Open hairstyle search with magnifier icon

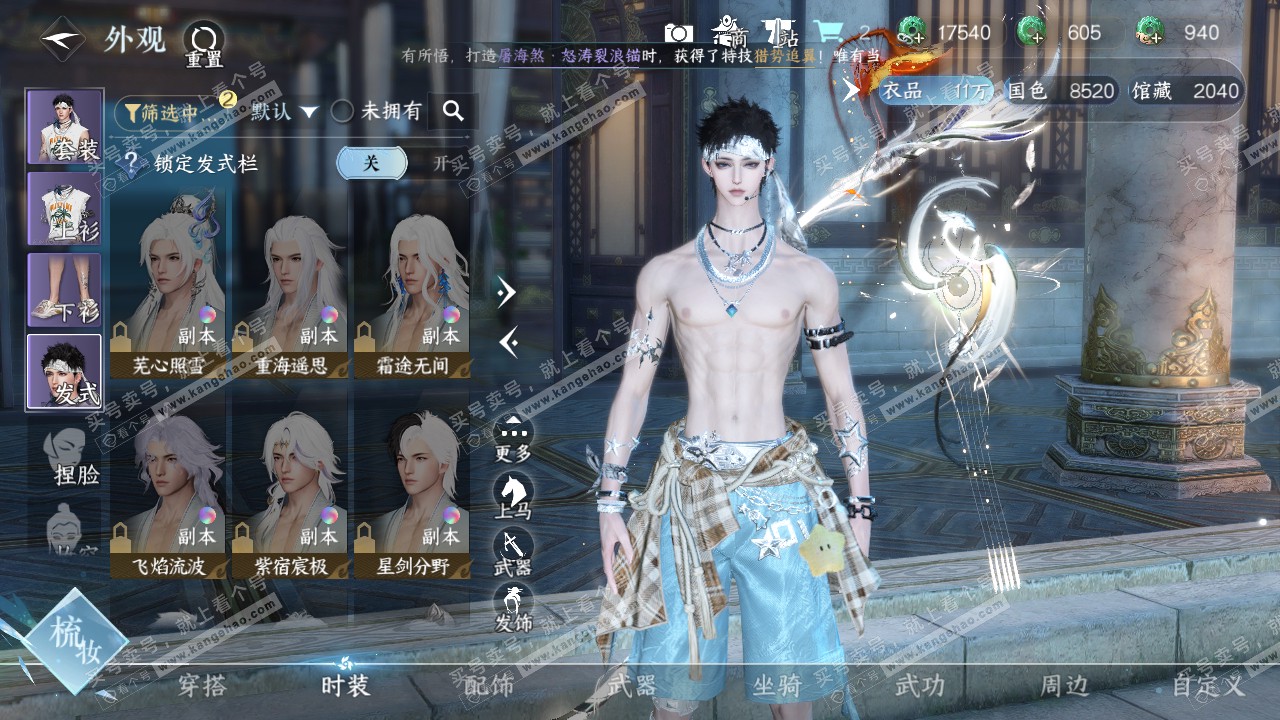click(453, 111)
